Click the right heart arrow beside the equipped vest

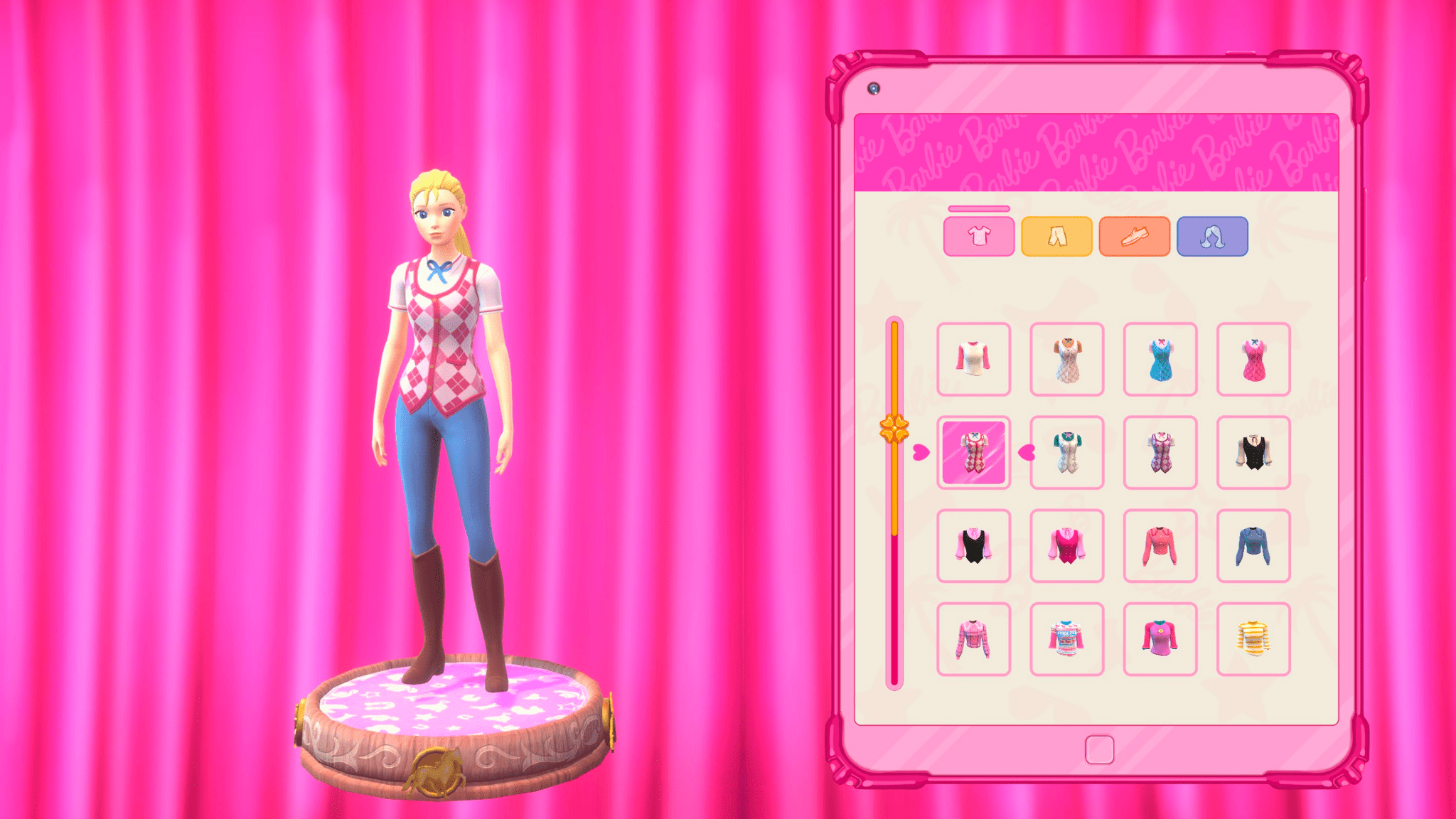[1026, 453]
